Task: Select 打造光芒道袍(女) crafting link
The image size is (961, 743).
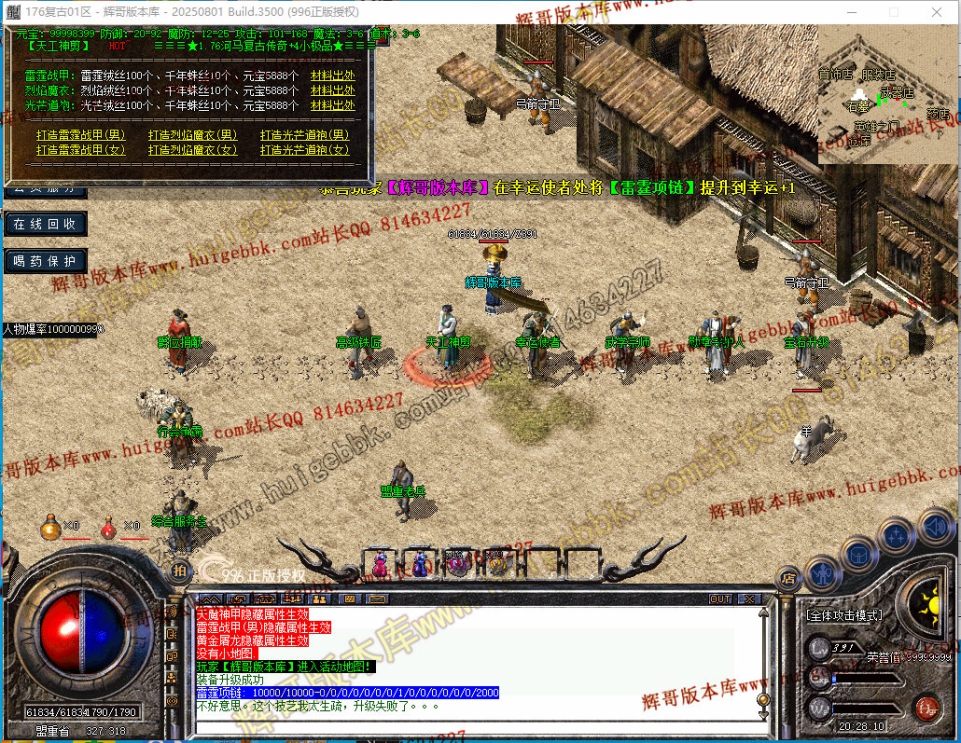Action: tap(305, 150)
